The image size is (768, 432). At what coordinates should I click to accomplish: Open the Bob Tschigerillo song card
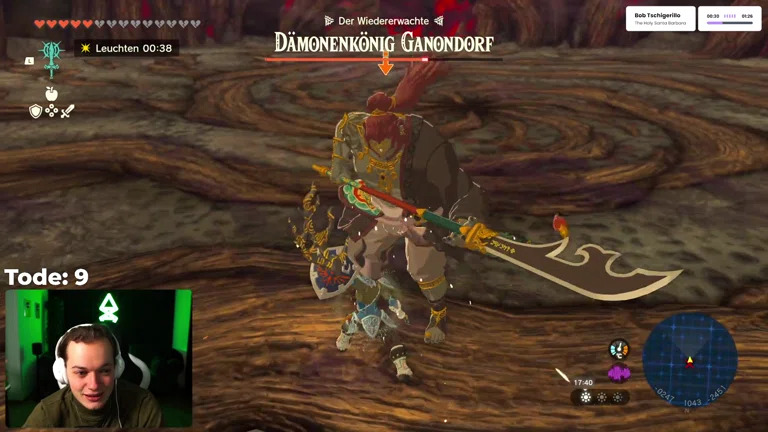click(660, 18)
